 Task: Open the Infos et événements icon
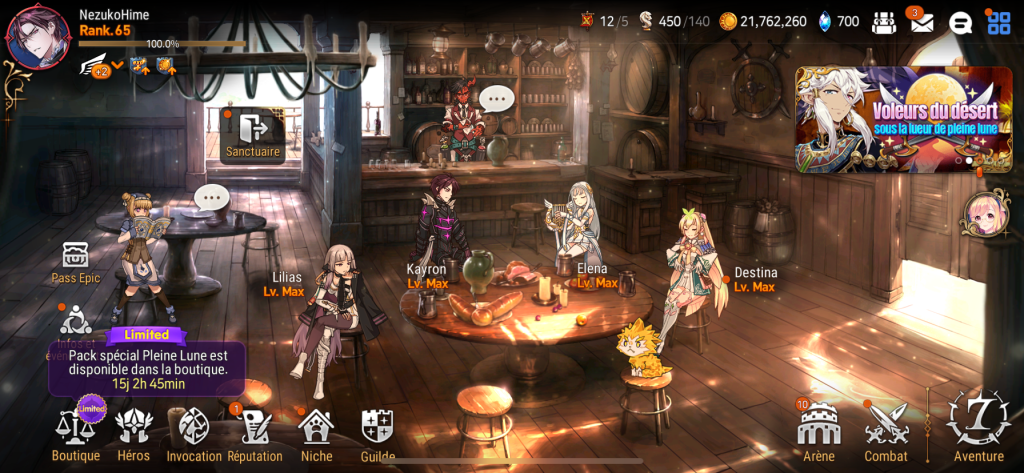coord(76,324)
